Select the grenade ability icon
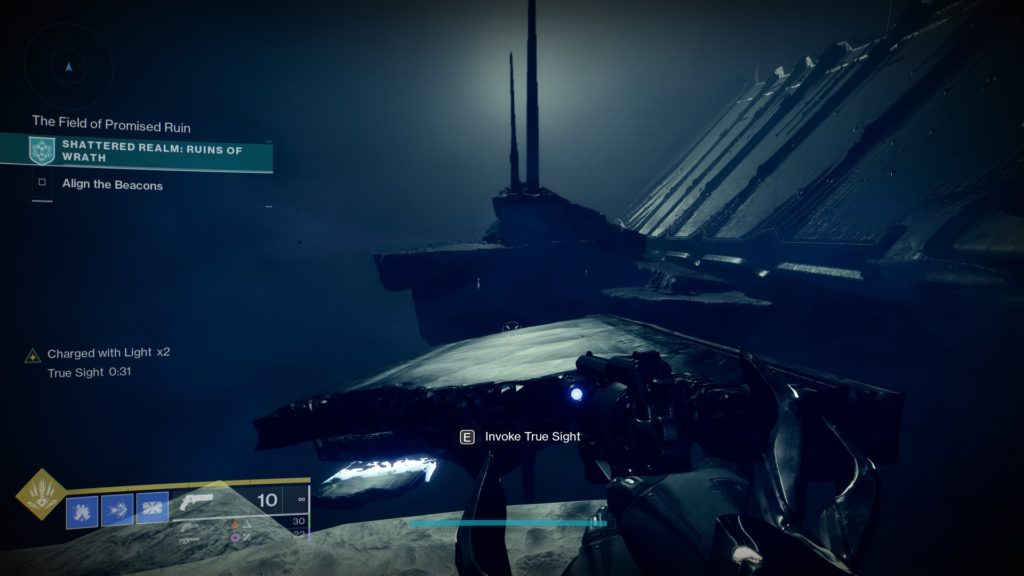 click(82, 510)
